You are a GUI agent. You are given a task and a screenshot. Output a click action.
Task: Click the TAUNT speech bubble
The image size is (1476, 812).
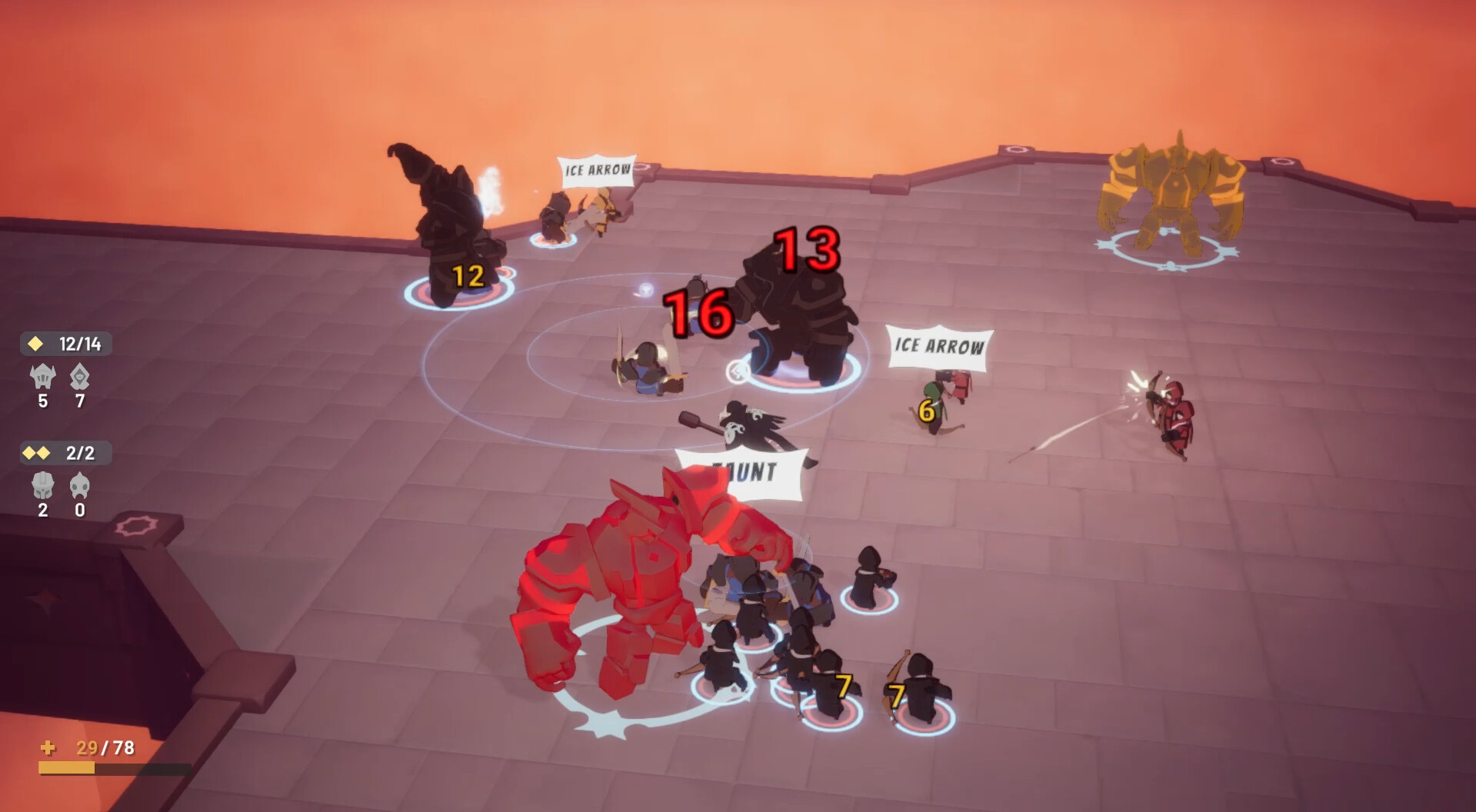[x=740, y=469]
